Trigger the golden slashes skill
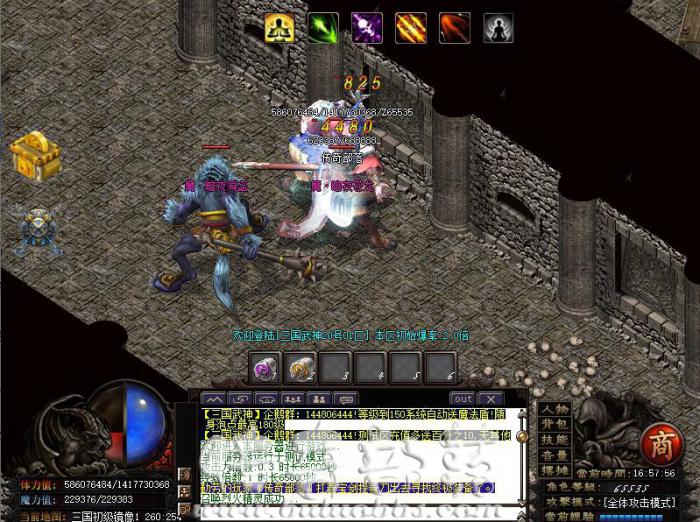 point(411,28)
